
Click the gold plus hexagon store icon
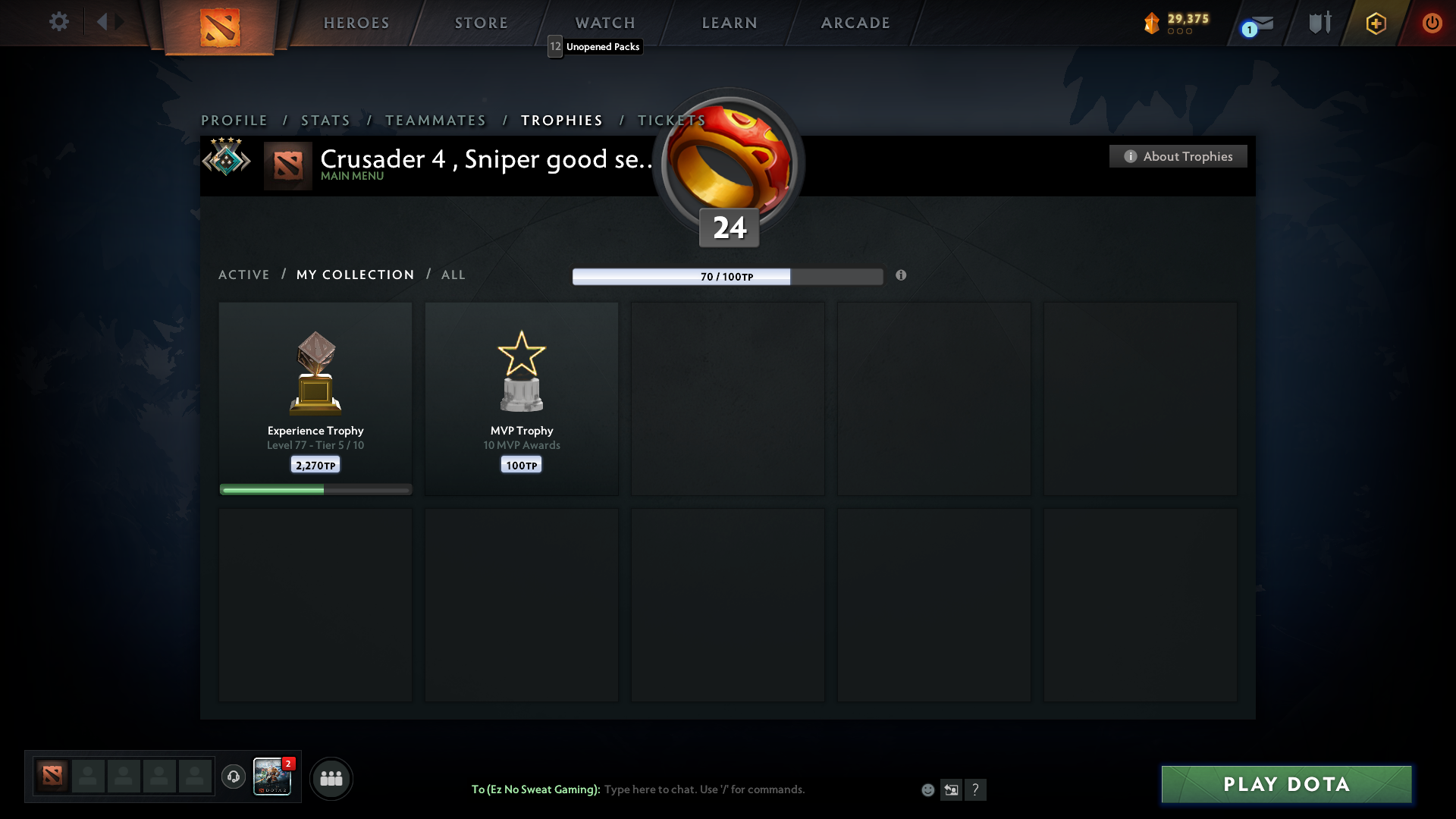[x=1376, y=23]
